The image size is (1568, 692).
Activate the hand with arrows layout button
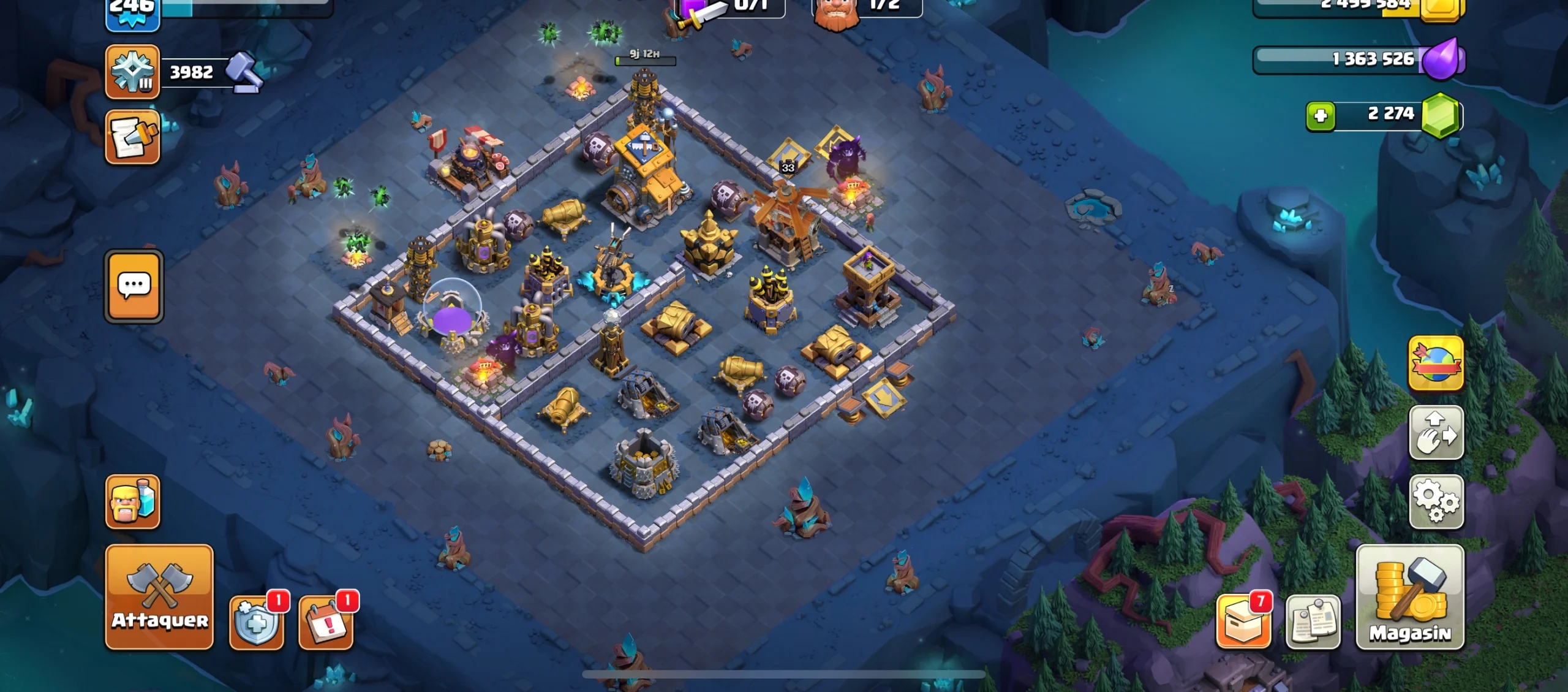click(1436, 433)
